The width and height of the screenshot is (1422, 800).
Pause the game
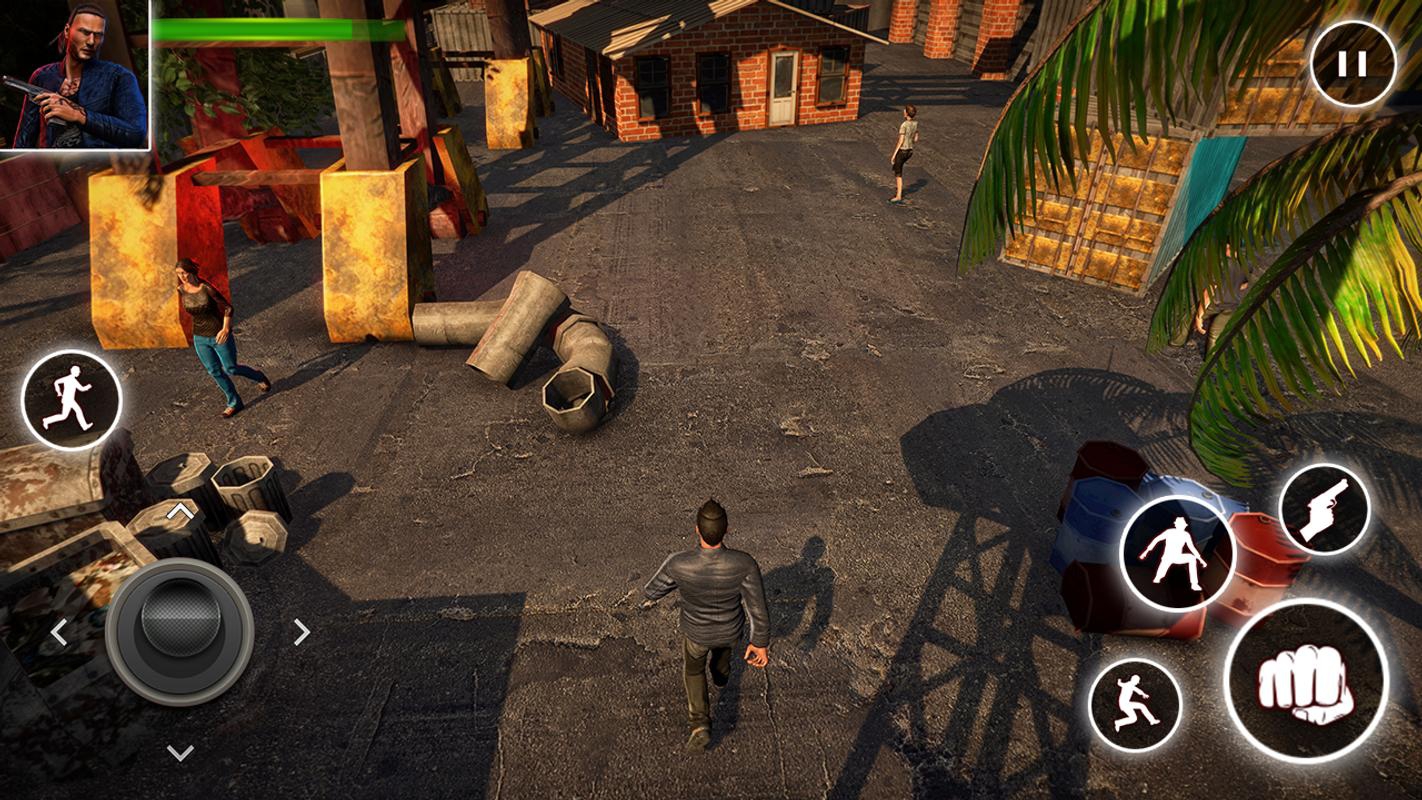pyautogui.click(x=1352, y=64)
